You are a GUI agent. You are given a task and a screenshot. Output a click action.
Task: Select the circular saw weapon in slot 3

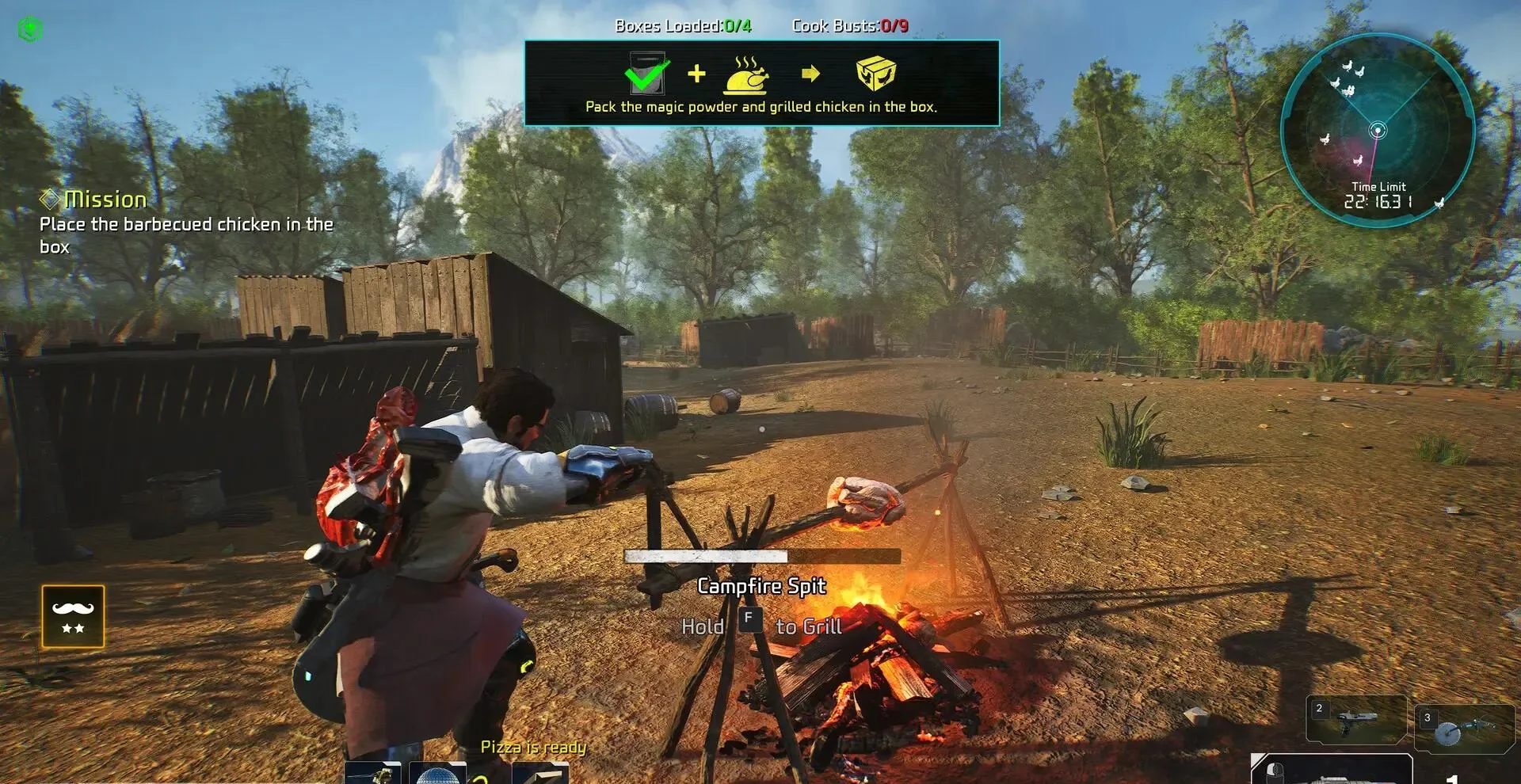(x=1463, y=729)
